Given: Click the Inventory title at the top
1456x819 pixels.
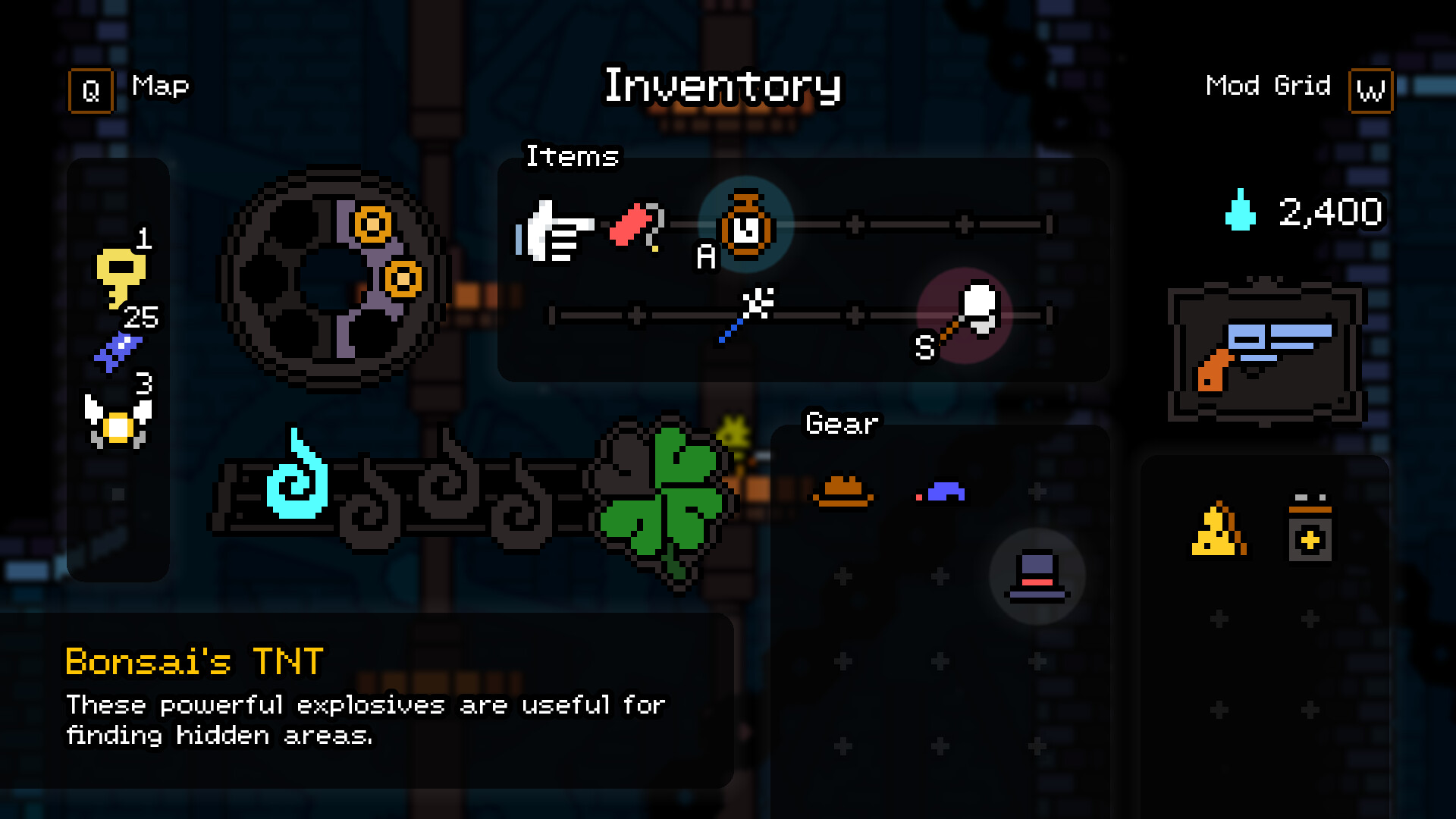Looking at the screenshot, I should [723, 86].
